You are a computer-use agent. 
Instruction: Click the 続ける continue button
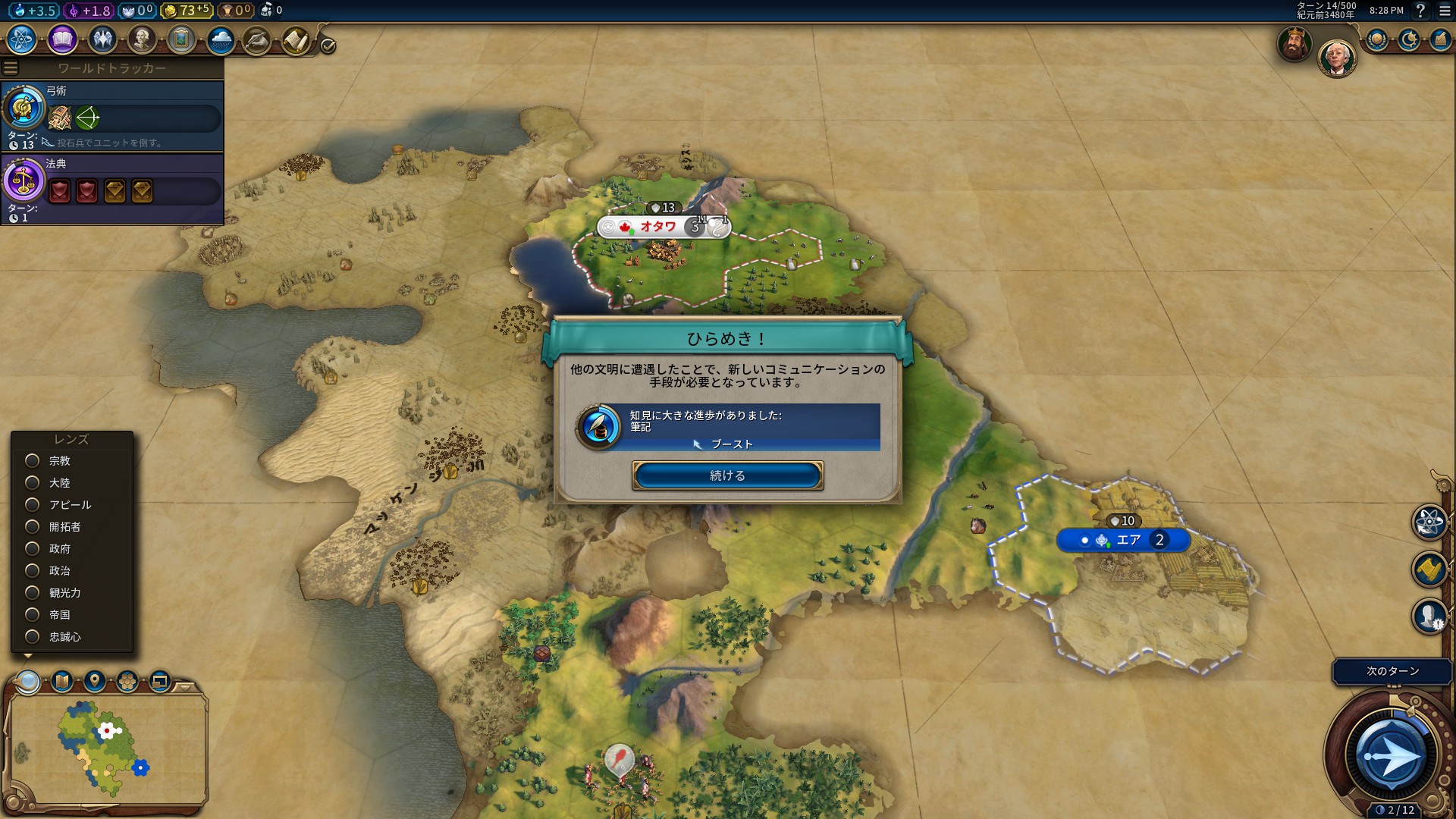(x=727, y=475)
